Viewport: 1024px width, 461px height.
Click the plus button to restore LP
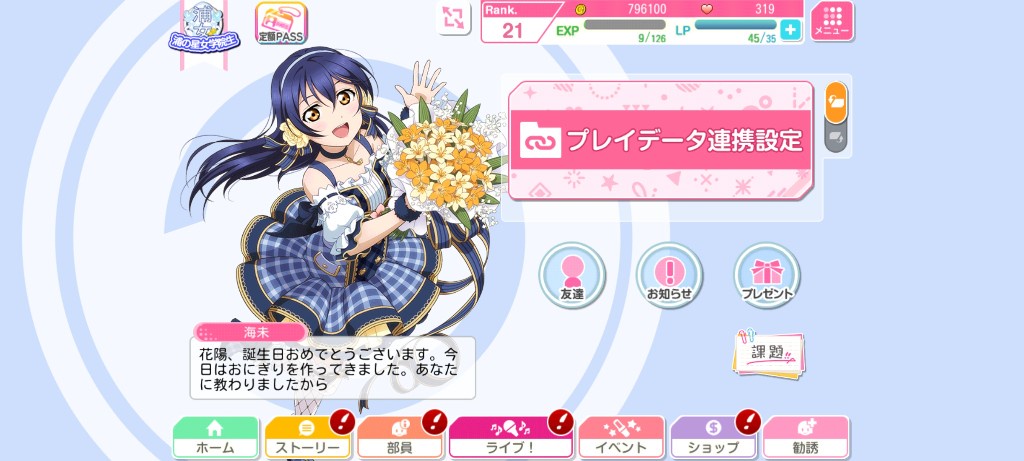(791, 30)
